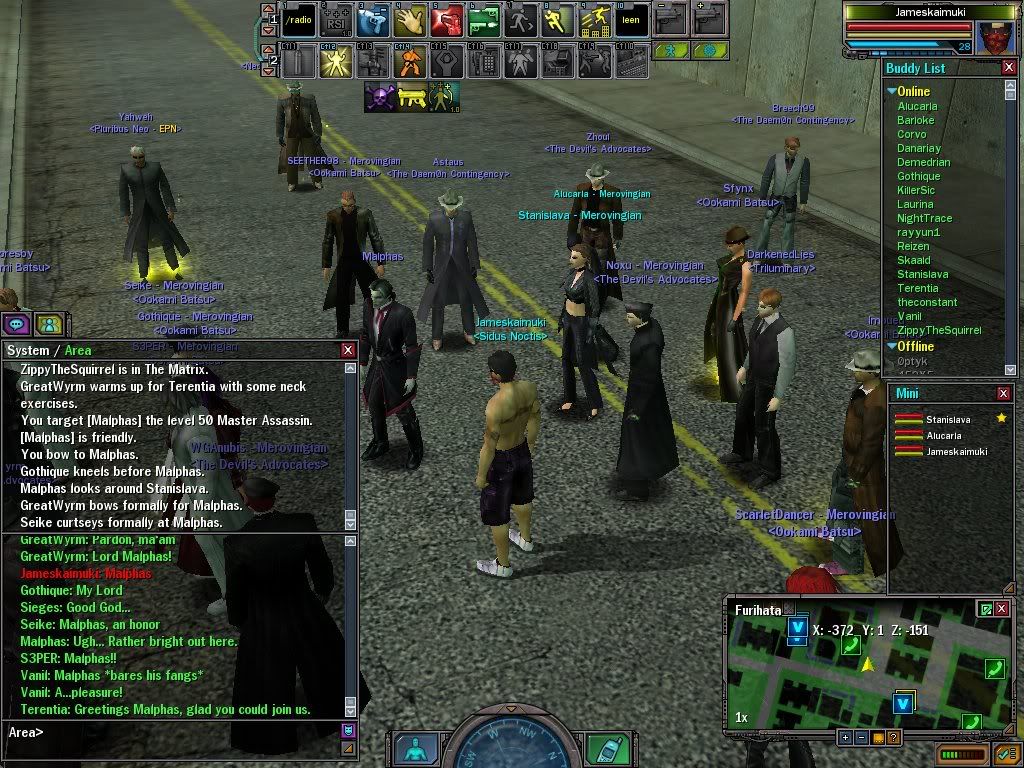This screenshot has height=768, width=1024.
Task: Activate the open hand ability icon
Action: [x=410, y=20]
